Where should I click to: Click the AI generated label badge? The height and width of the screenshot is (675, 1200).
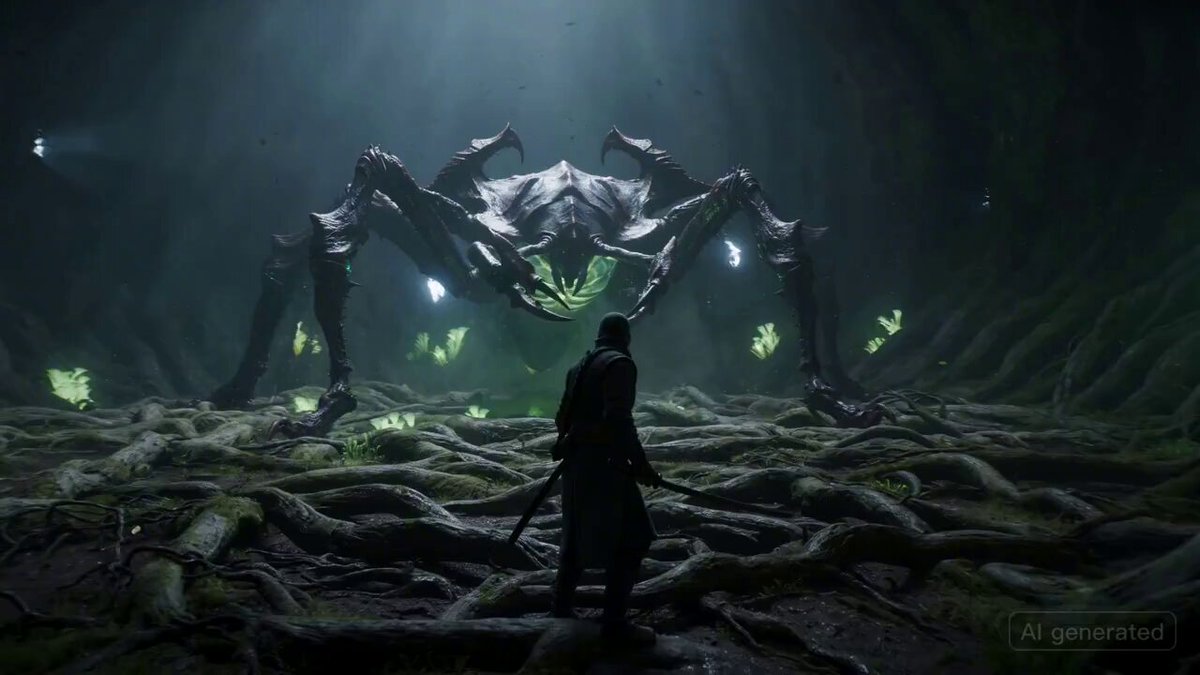(1091, 632)
